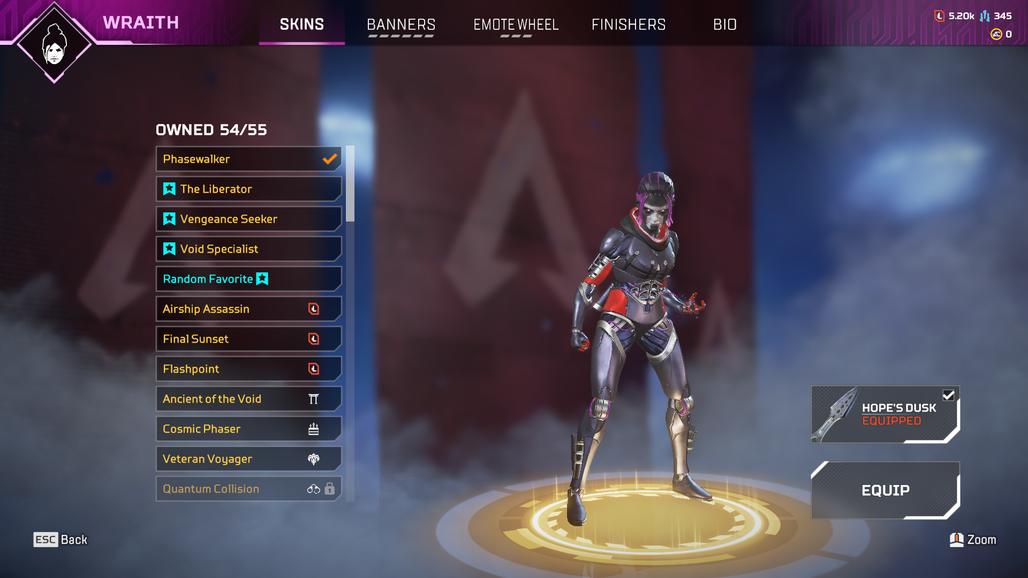The width and height of the screenshot is (1028, 578).
Task: Pick the Final Sunset skin
Action: [248, 339]
